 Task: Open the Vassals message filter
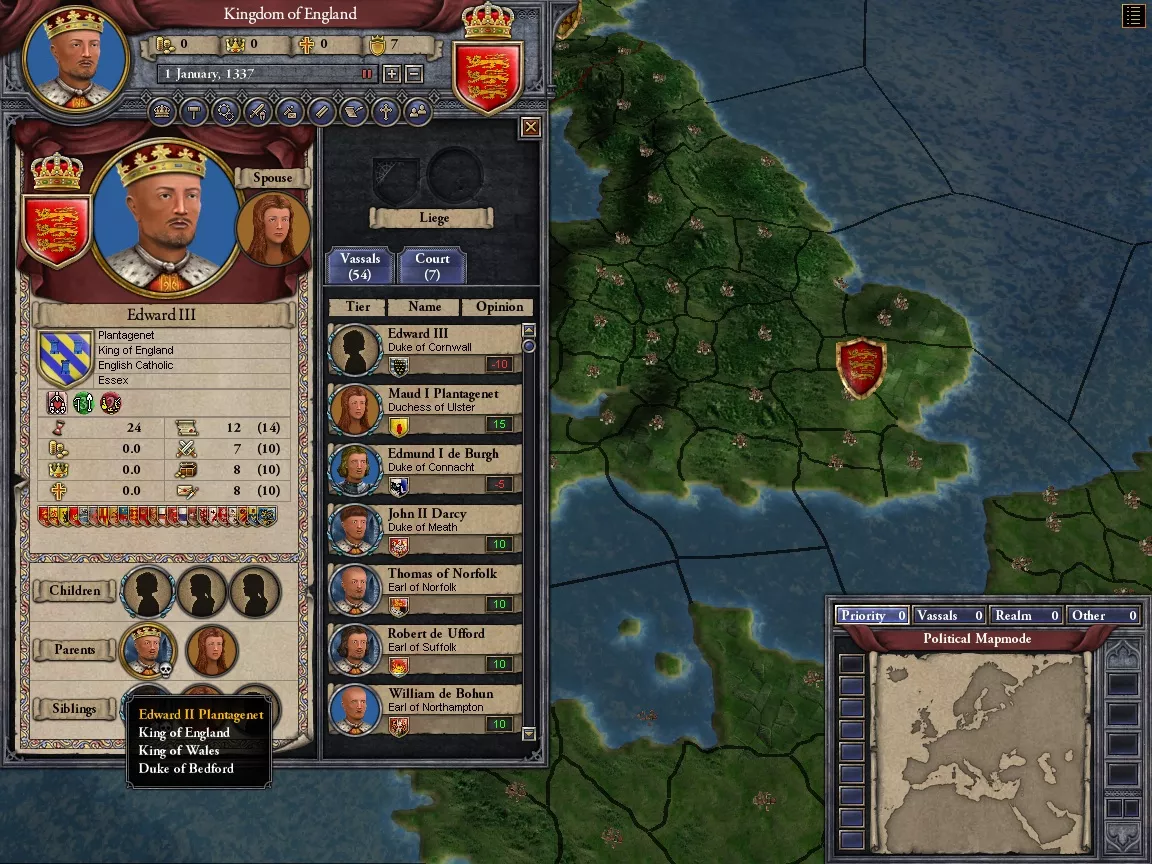click(949, 616)
